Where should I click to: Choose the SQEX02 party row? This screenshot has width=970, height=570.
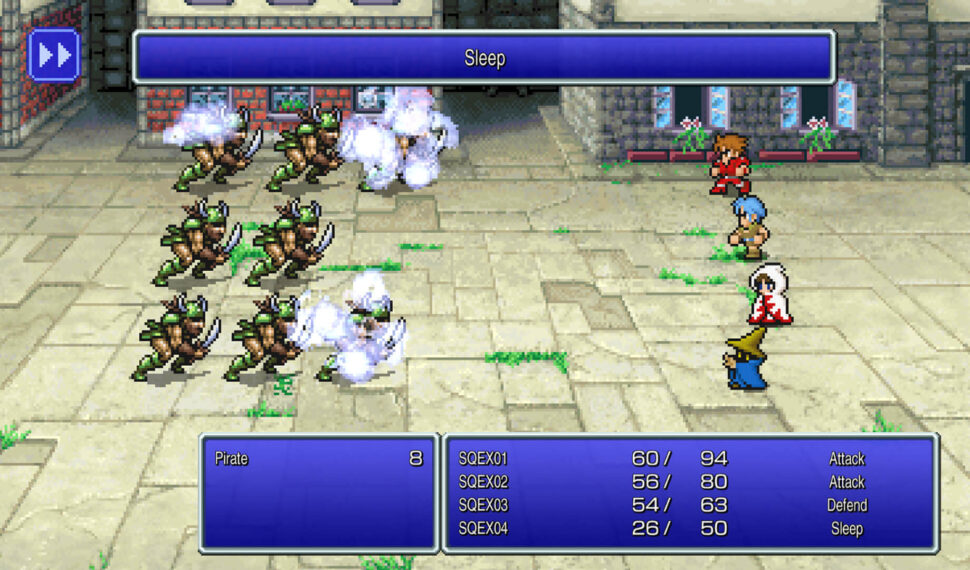point(690,482)
